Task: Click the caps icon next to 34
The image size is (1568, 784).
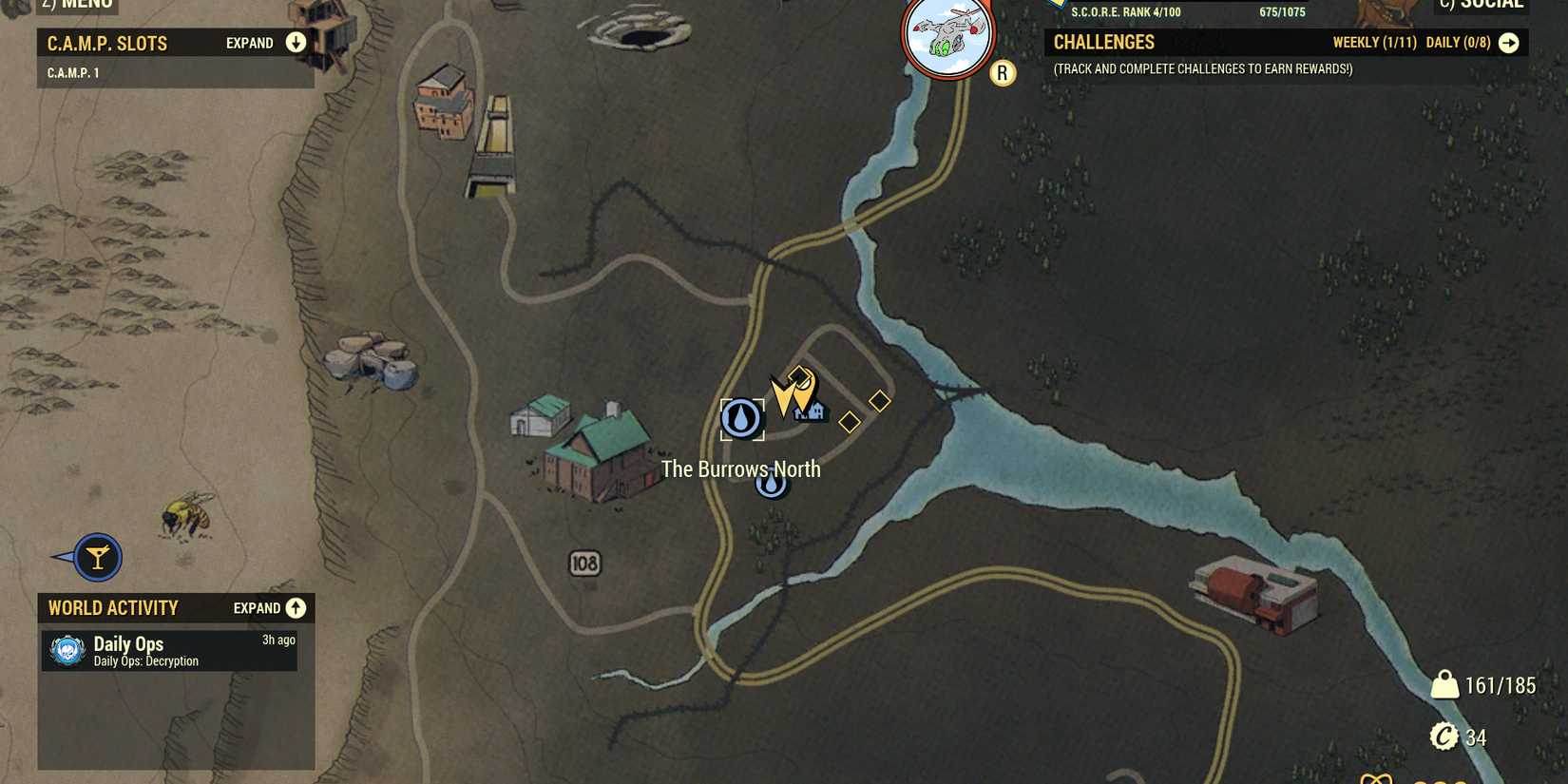Action: coord(1443,736)
